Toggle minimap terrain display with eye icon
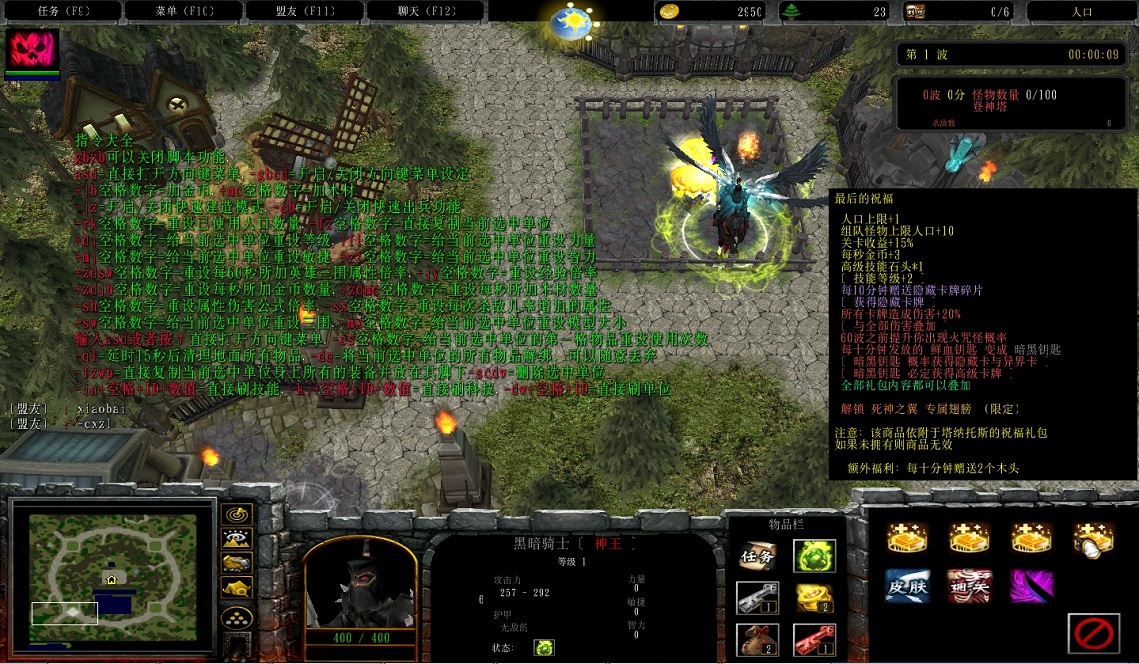The image size is (1139, 664). [236, 540]
